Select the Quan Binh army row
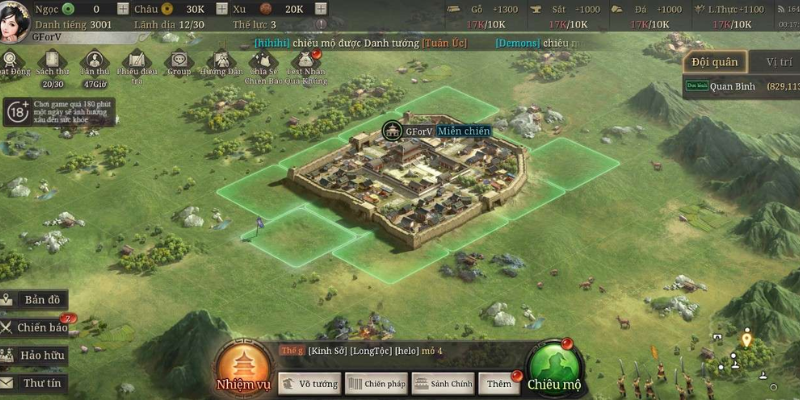 pyautogui.click(x=745, y=87)
